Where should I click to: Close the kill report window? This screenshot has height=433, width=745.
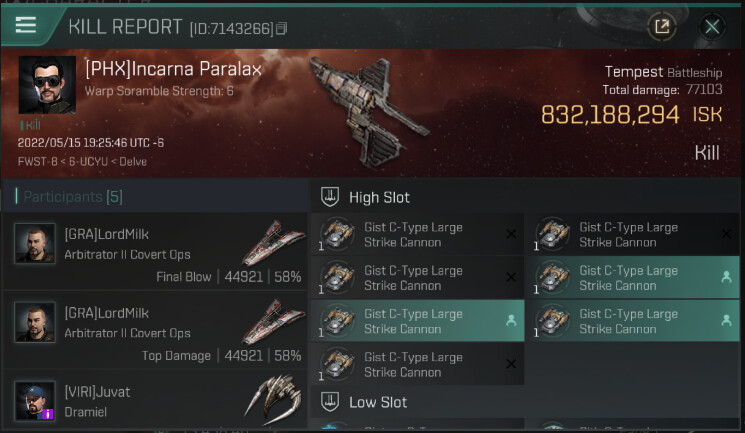[x=712, y=27]
